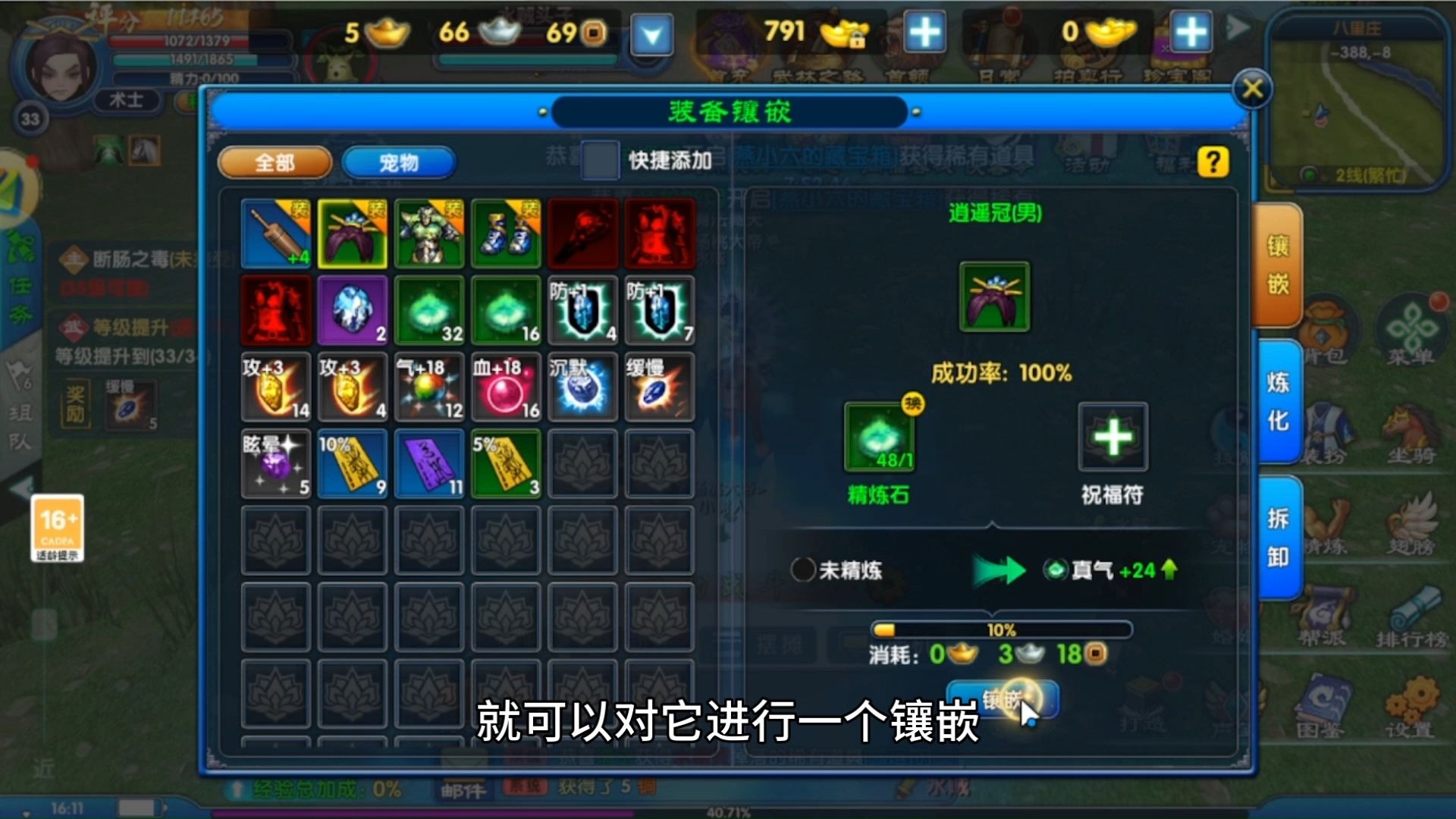Viewport: 1456px width, 819px height.
Task: Click the 祝福符 blessing talisman plus slot
Action: pos(1113,438)
